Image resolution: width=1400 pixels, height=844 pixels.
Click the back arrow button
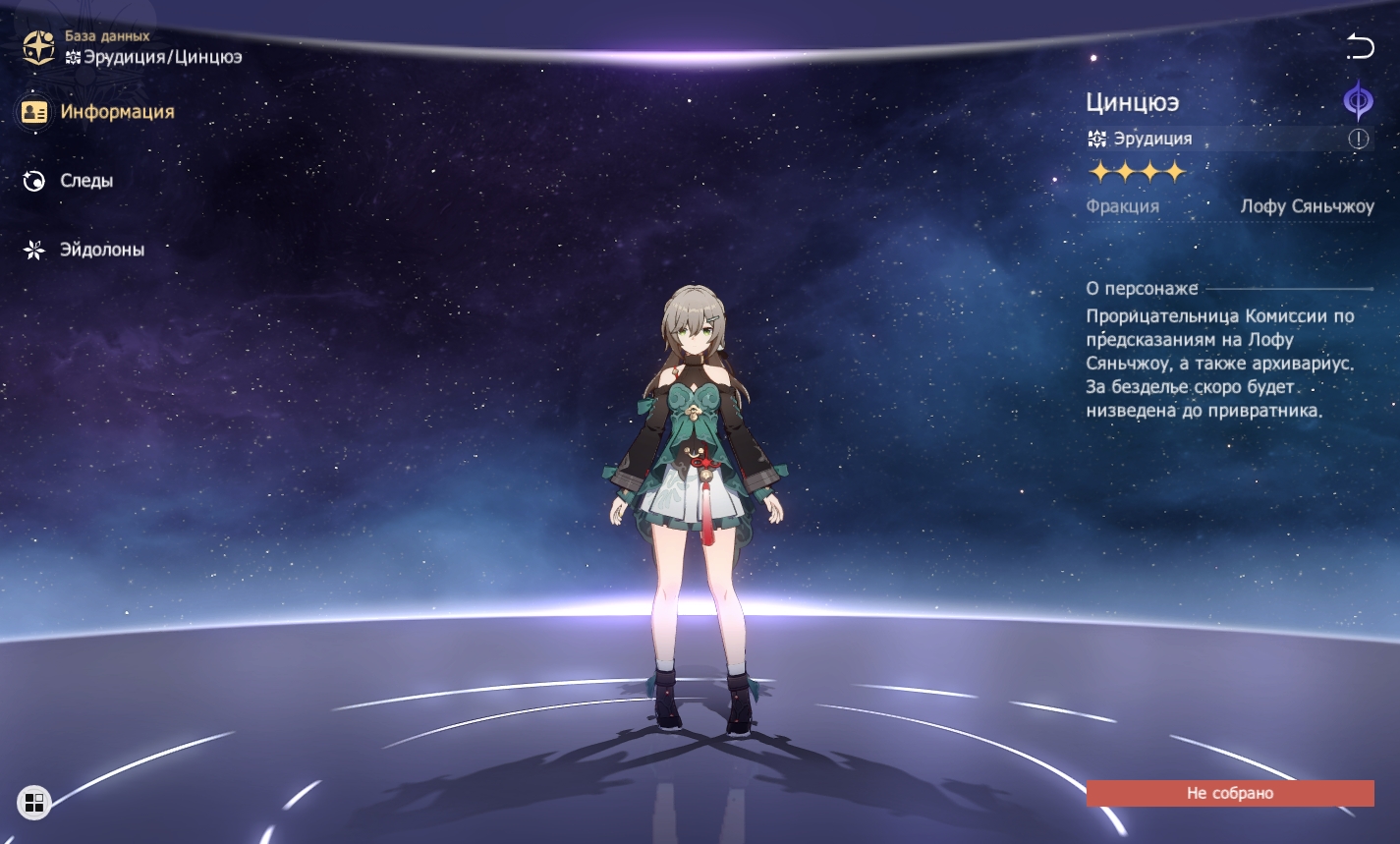pos(1360,45)
